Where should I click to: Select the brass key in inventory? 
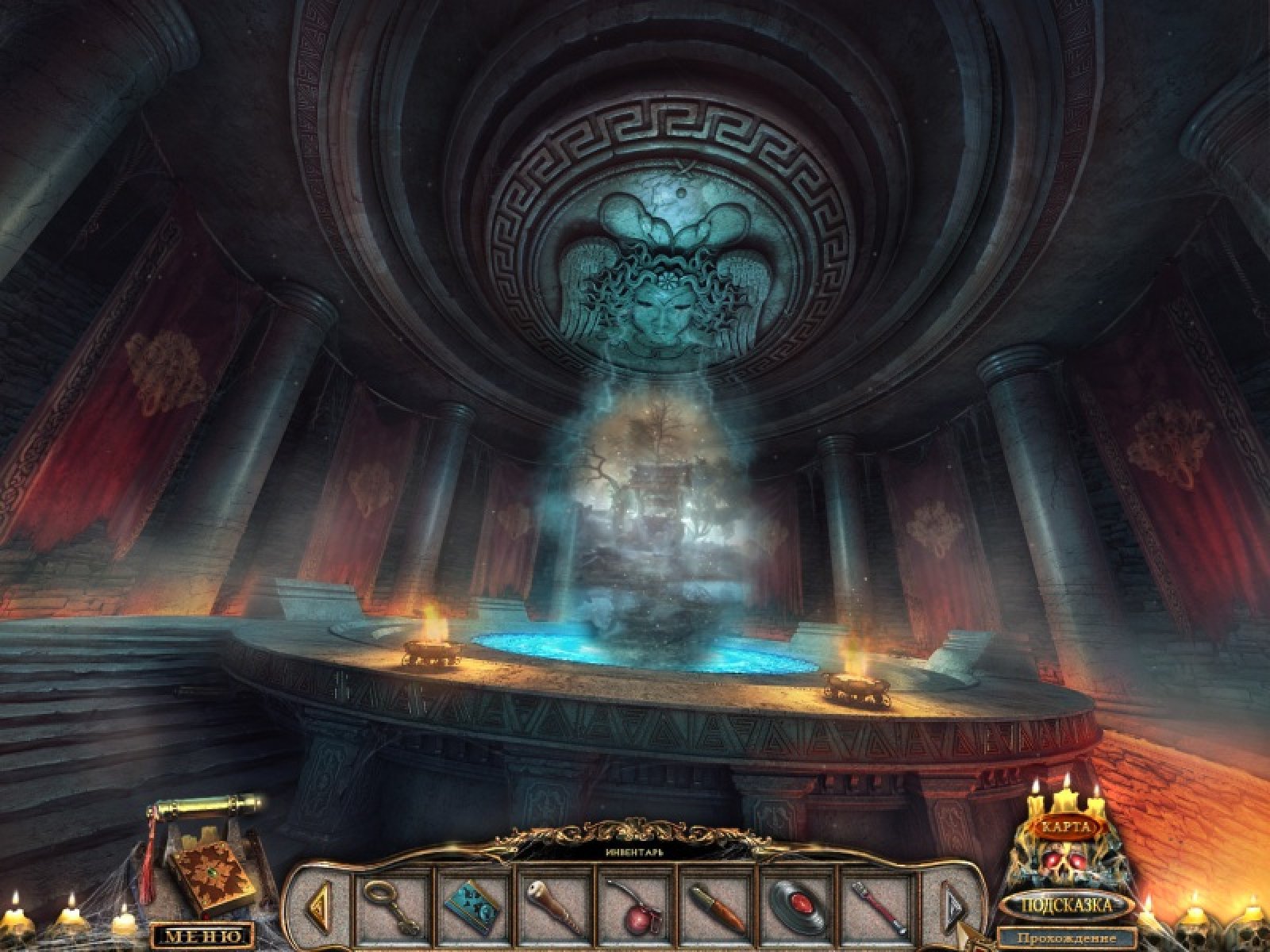point(391,906)
